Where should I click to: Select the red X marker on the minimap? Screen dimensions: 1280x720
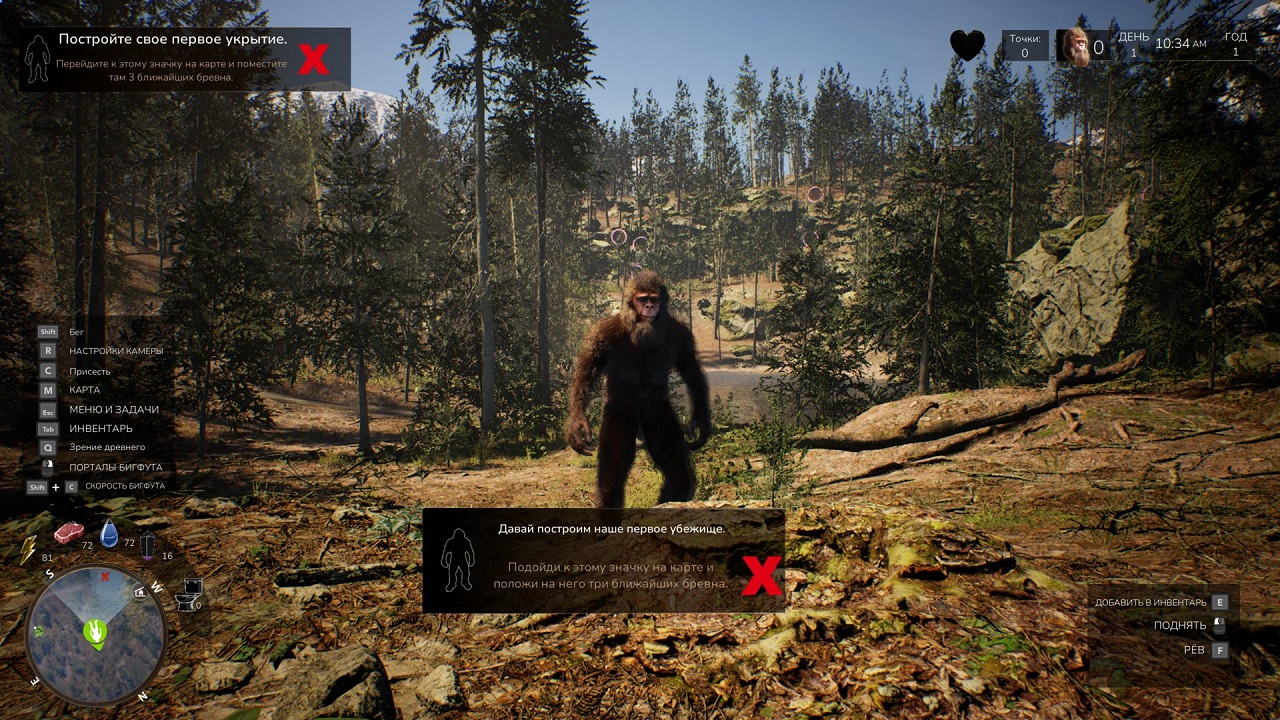[105, 577]
